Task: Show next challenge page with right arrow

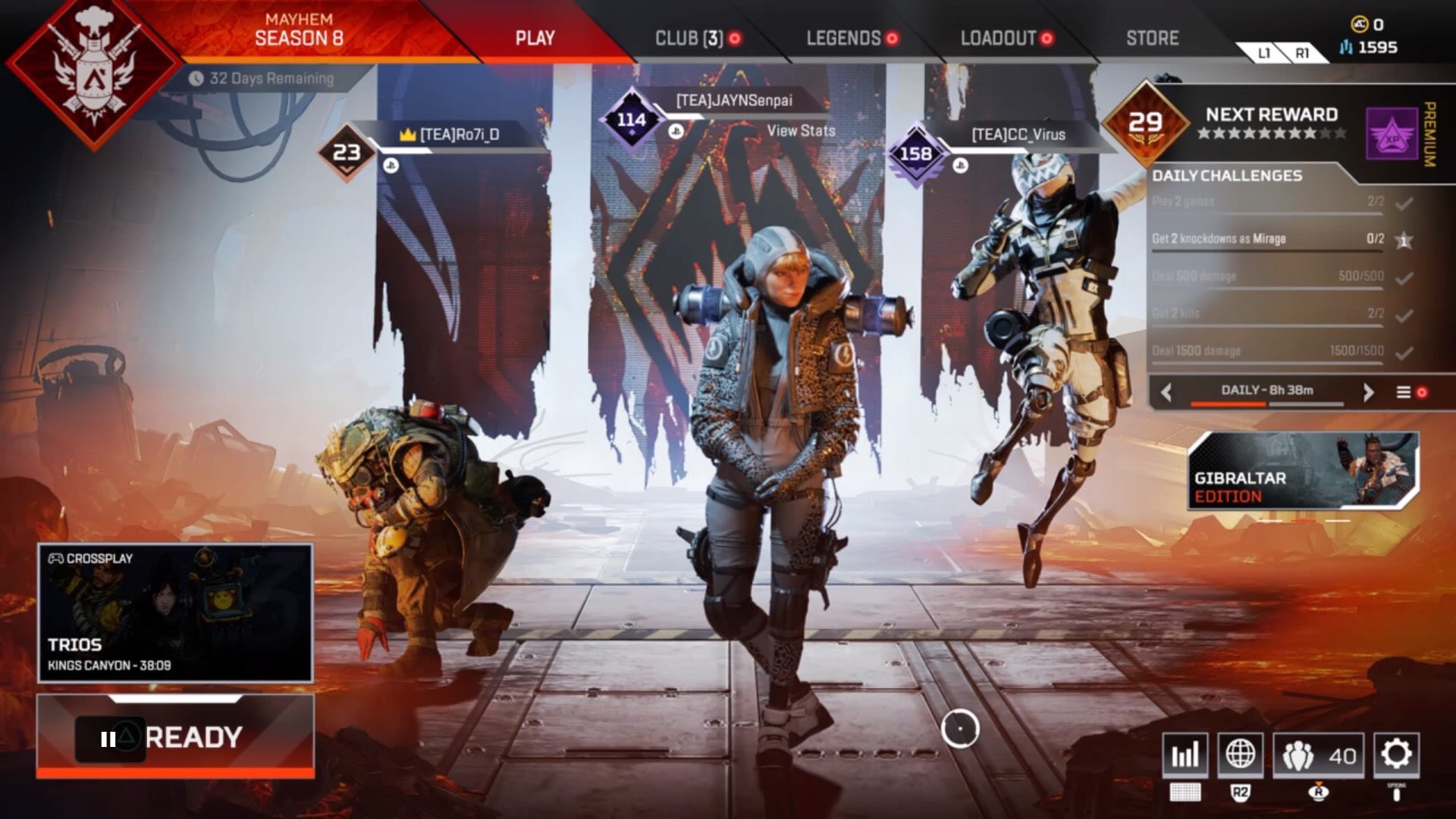Action: [1368, 391]
